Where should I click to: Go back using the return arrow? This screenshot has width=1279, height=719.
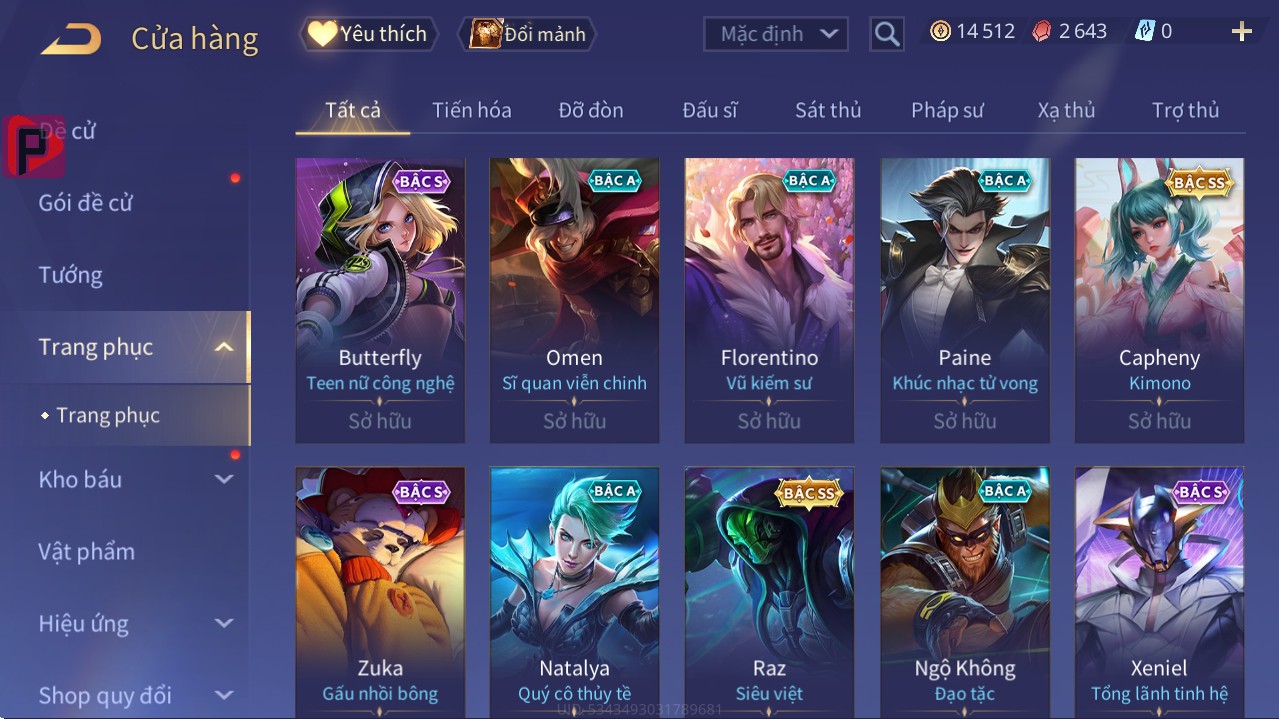71,39
